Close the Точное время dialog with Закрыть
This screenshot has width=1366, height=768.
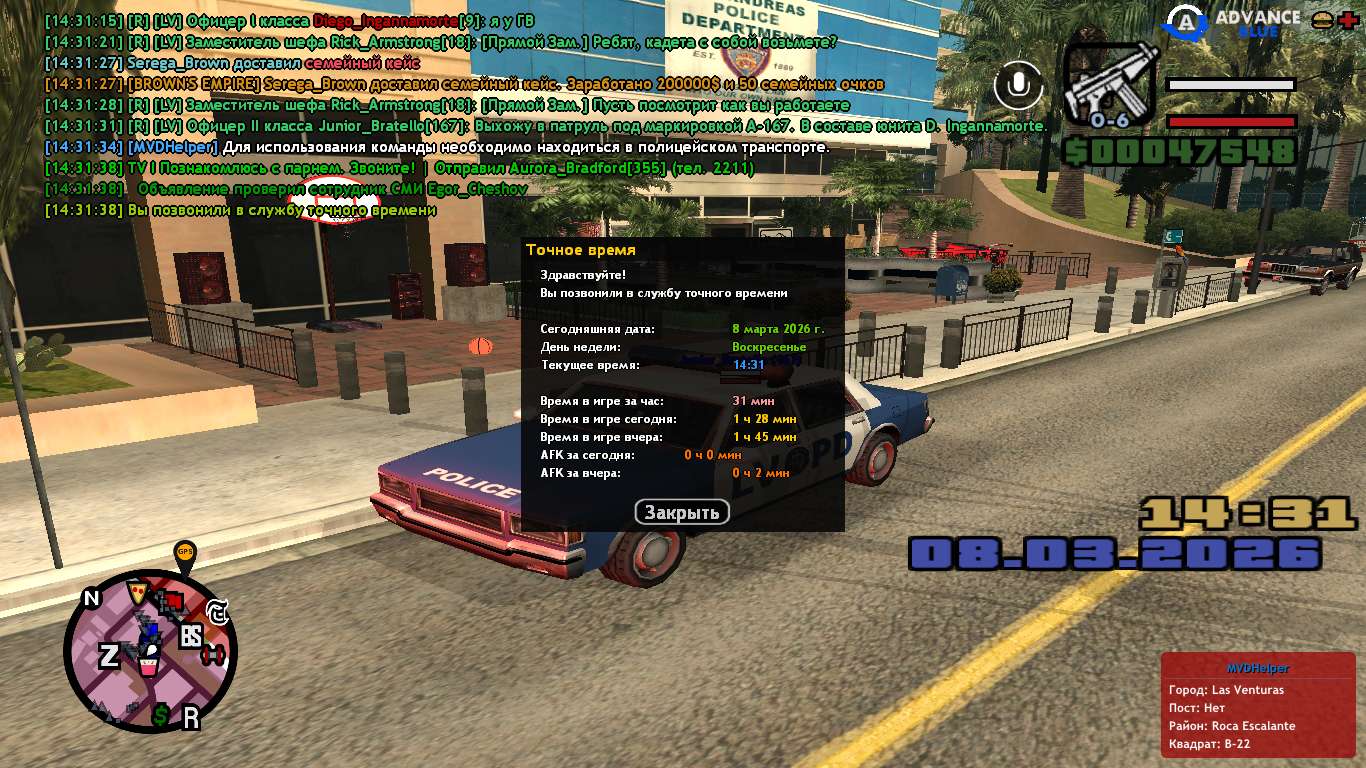682,512
